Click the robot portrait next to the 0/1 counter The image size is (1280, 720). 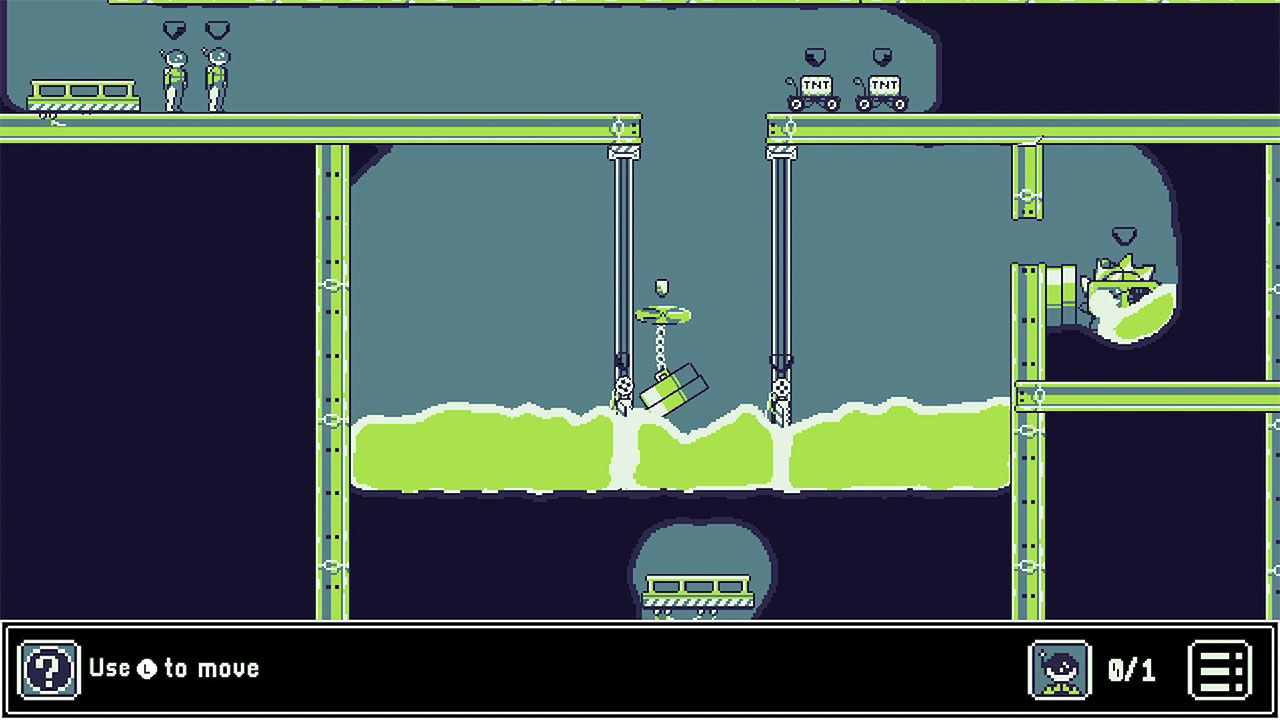1060,668
